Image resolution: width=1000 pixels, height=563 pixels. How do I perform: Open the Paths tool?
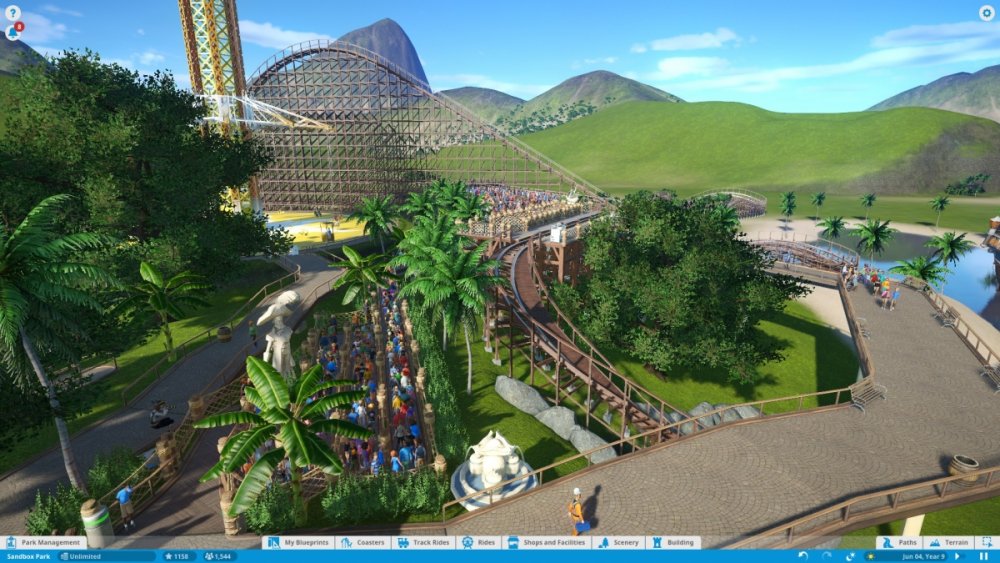900,543
